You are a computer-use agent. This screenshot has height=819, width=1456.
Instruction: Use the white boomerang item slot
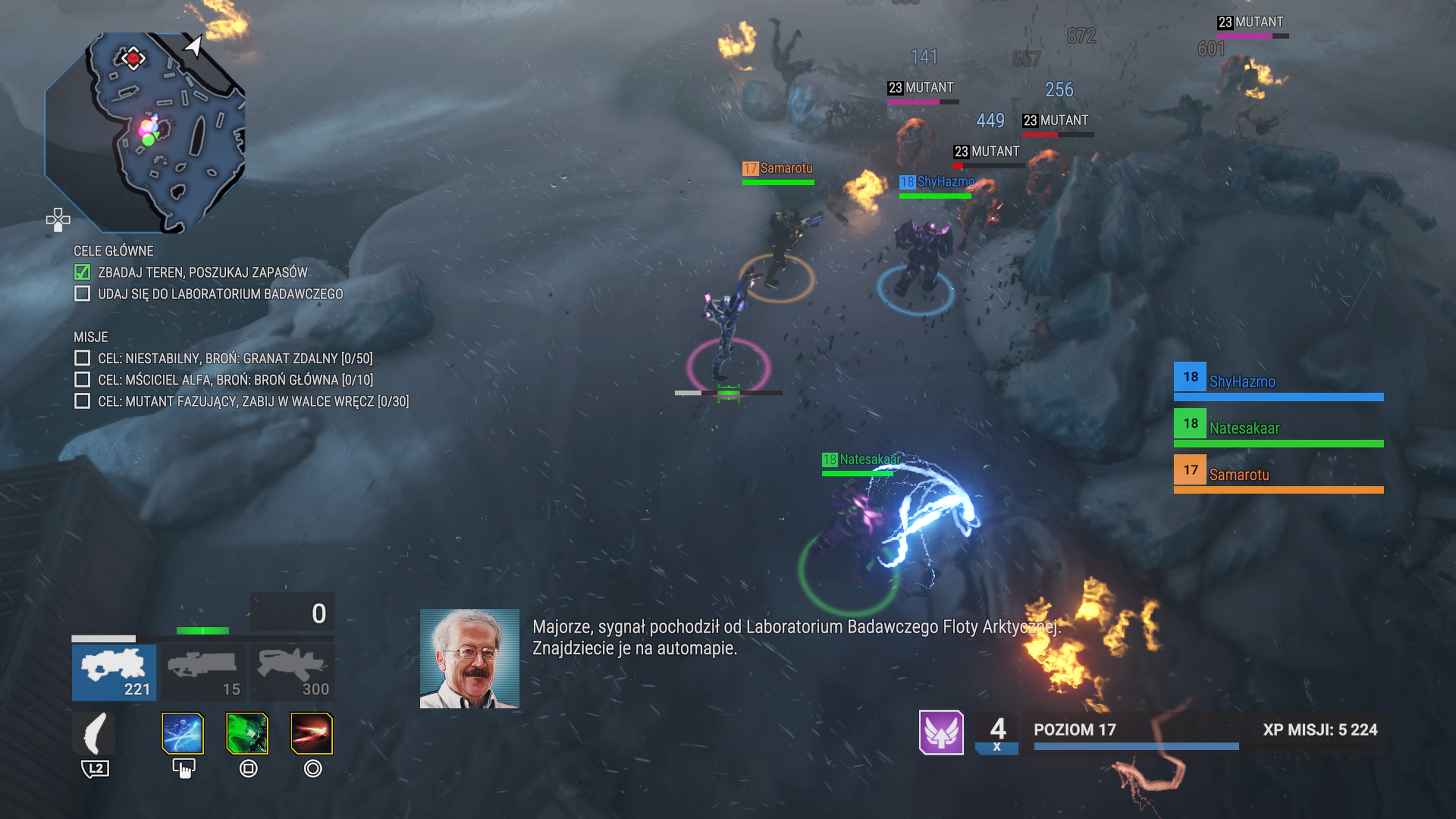[94, 734]
